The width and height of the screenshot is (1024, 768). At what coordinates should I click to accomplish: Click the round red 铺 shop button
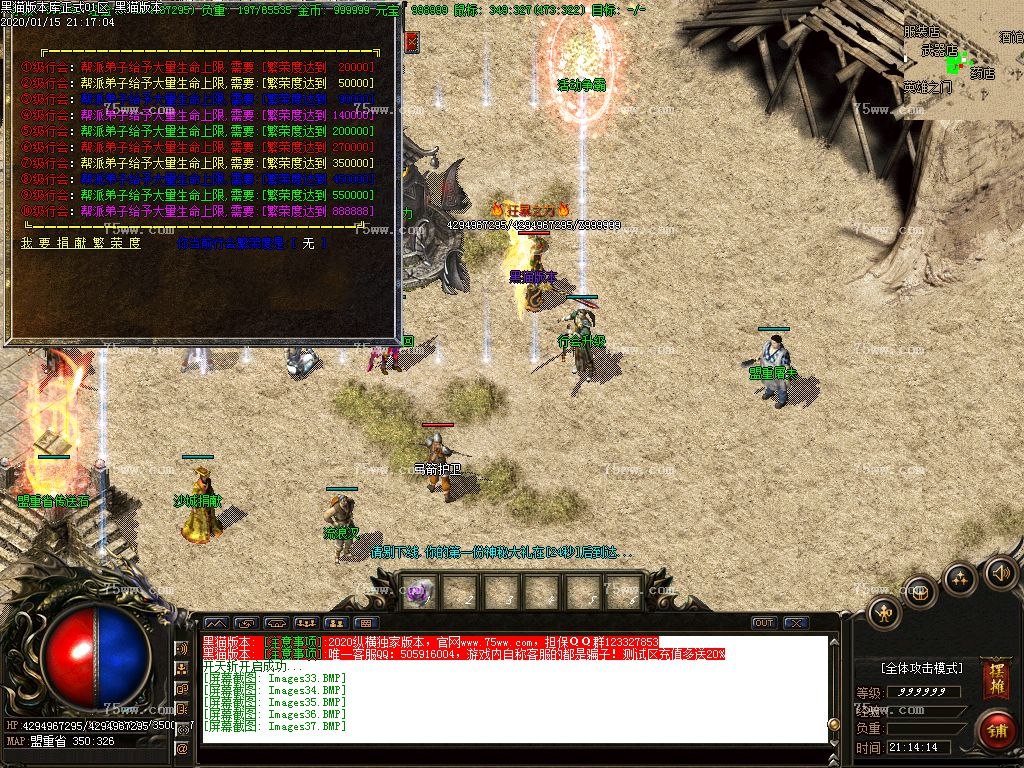[x=996, y=730]
